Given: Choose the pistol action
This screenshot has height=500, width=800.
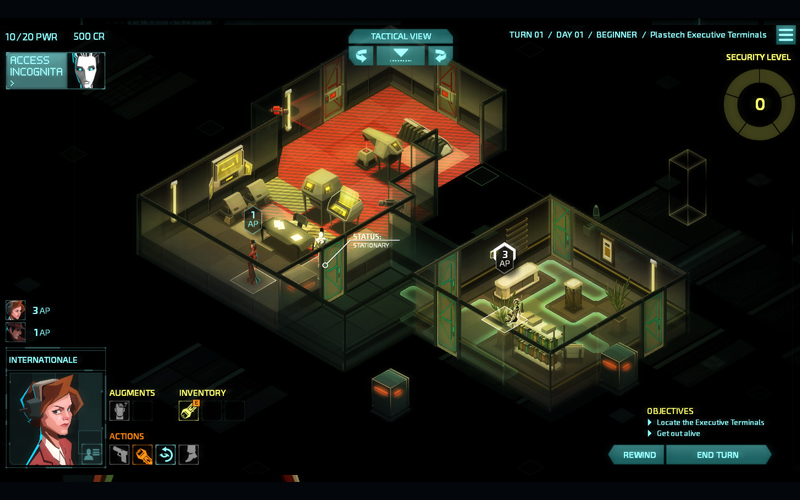Looking at the screenshot, I should pyautogui.click(x=119, y=455).
